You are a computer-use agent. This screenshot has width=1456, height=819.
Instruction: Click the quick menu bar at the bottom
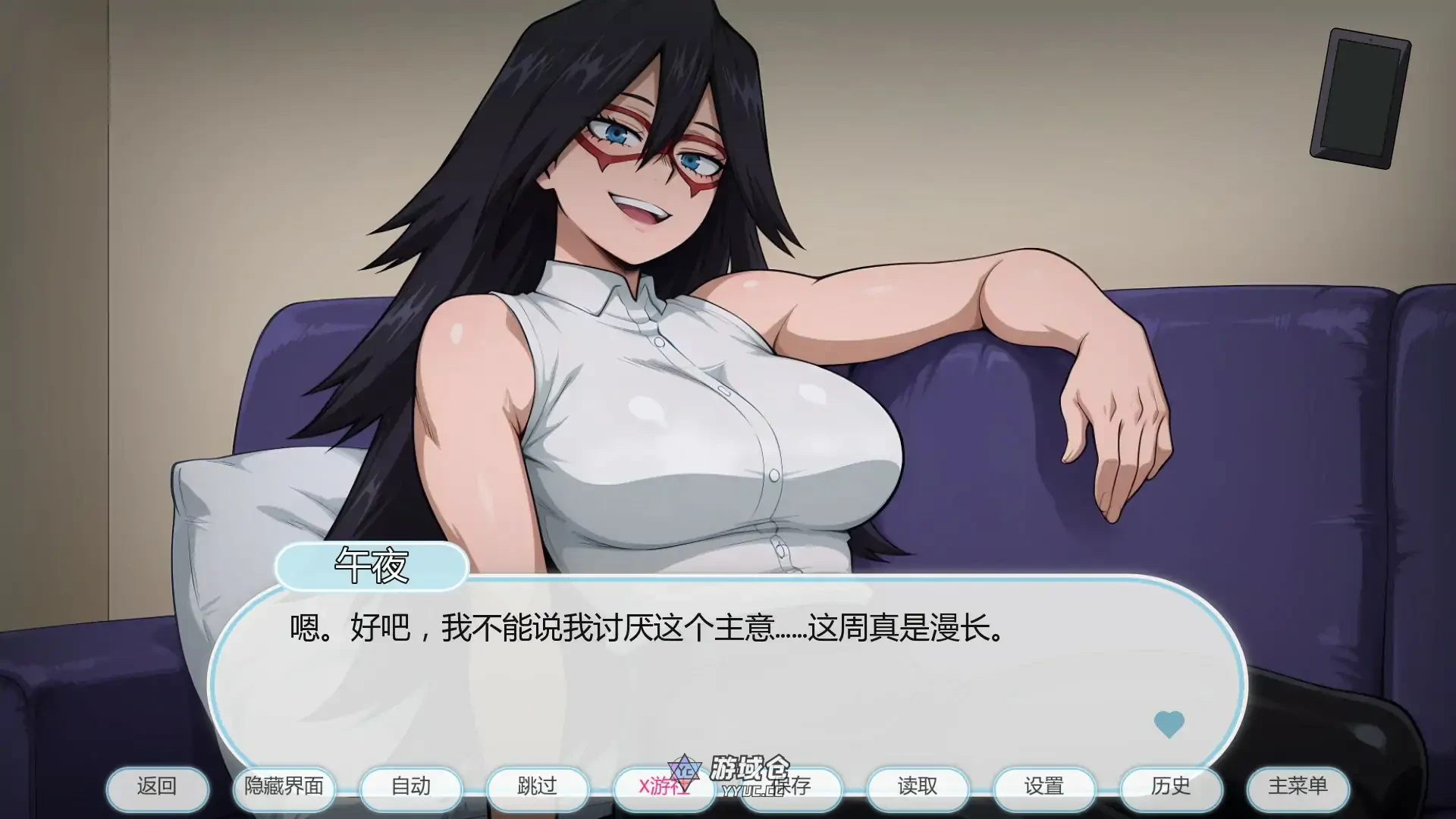click(x=728, y=788)
